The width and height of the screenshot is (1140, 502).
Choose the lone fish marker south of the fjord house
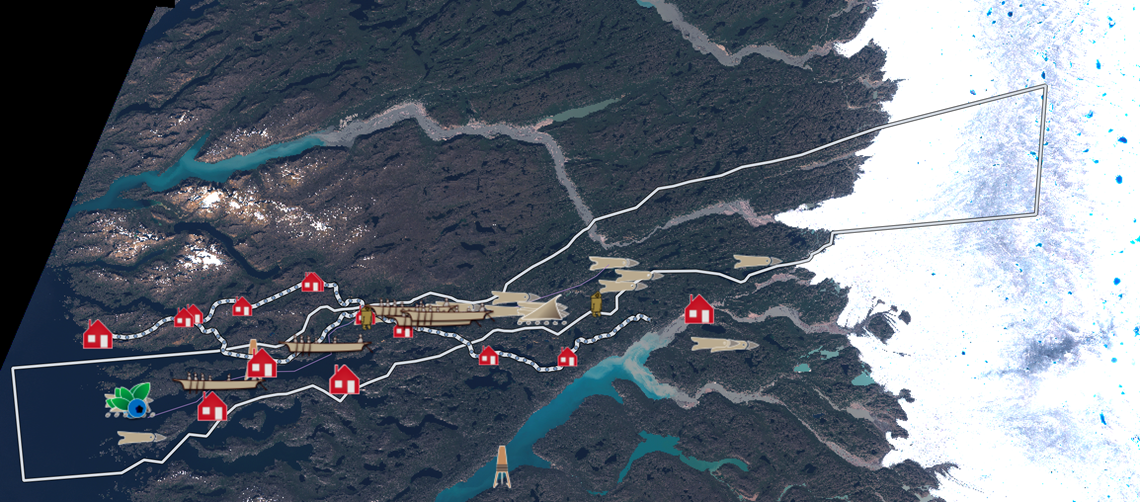(723, 344)
